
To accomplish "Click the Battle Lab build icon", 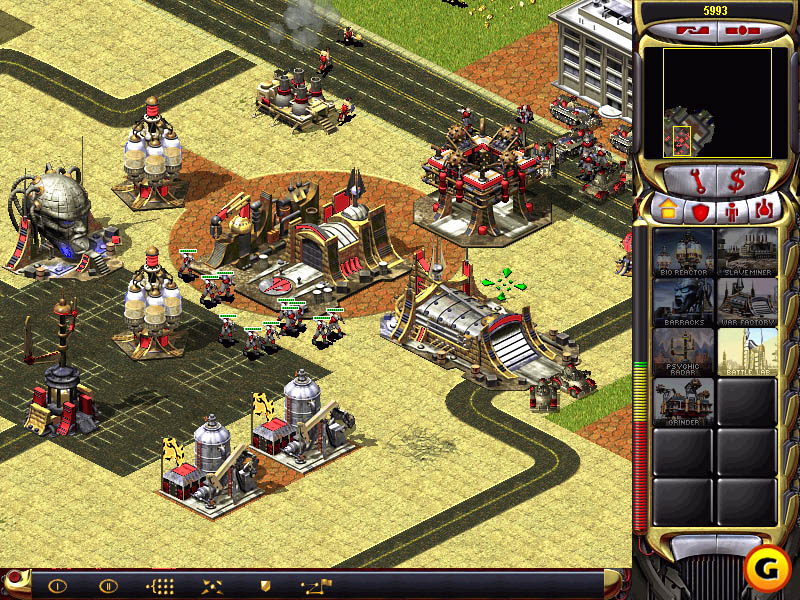I will pyautogui.click(x=747, y=352).
